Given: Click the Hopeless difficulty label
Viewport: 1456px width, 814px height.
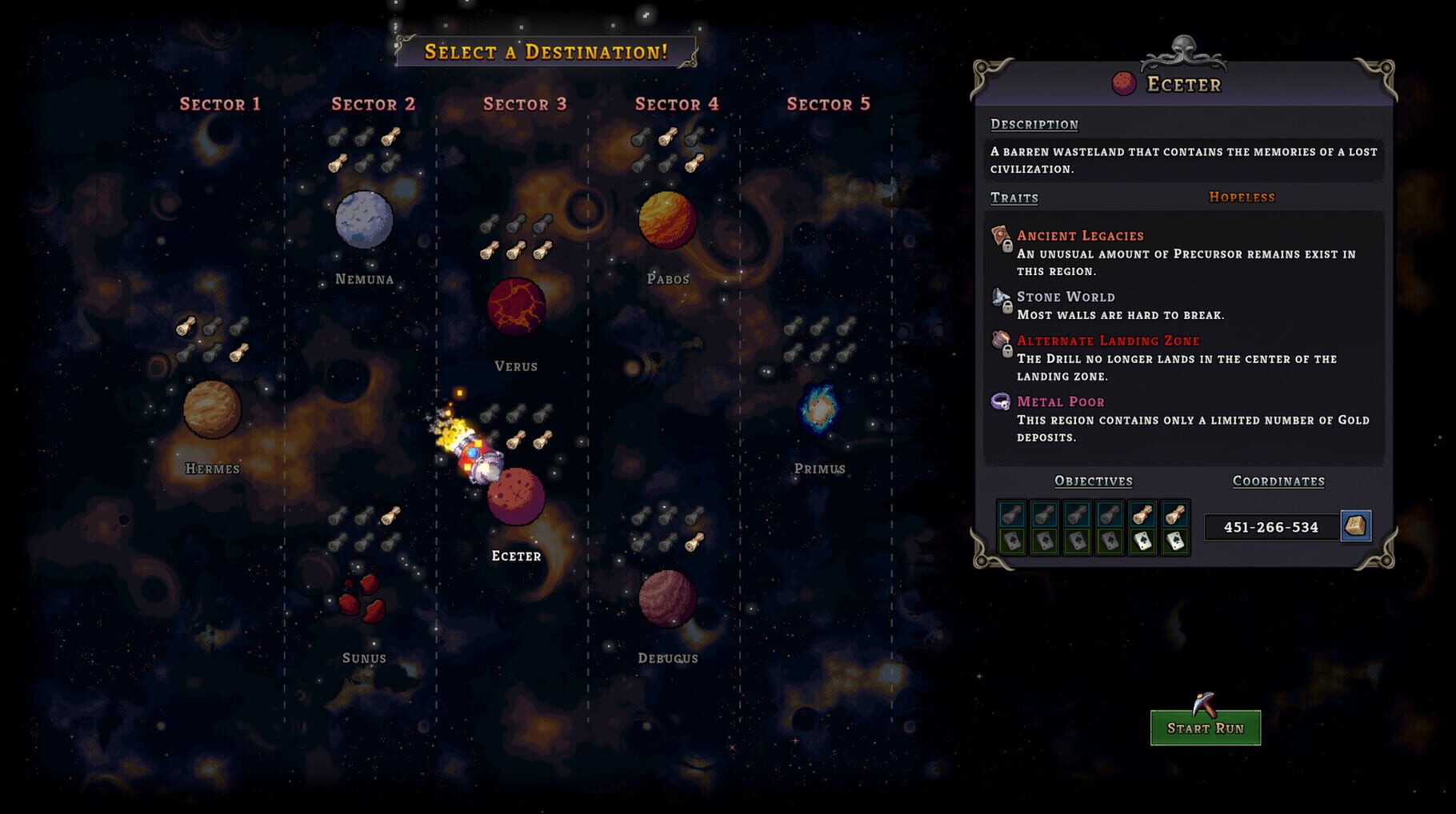Looking at the screenshot, I should (x=1241, y=197).
